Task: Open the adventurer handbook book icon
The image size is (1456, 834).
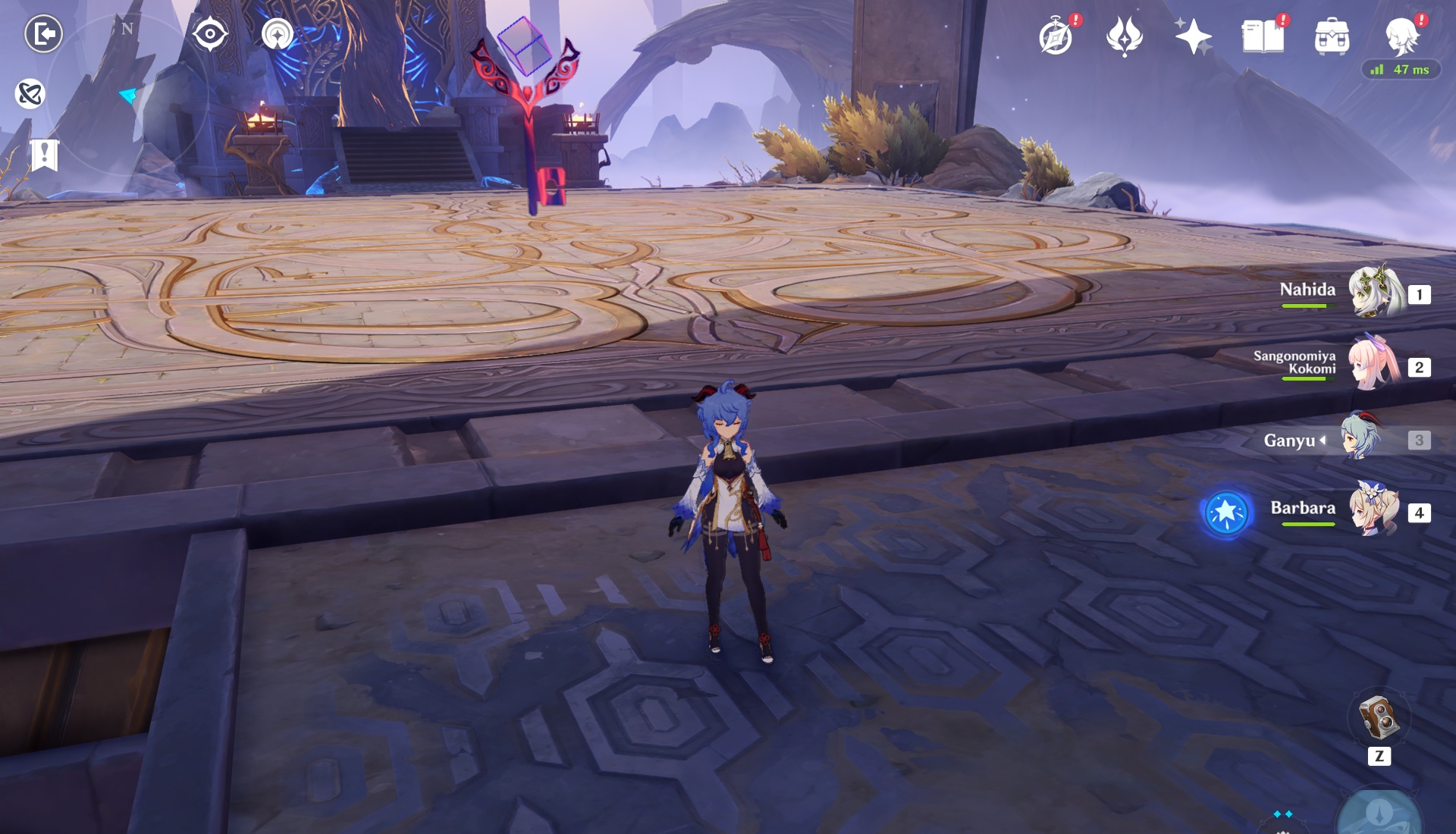Action: pyautogui.click(x=1263, y=36)
